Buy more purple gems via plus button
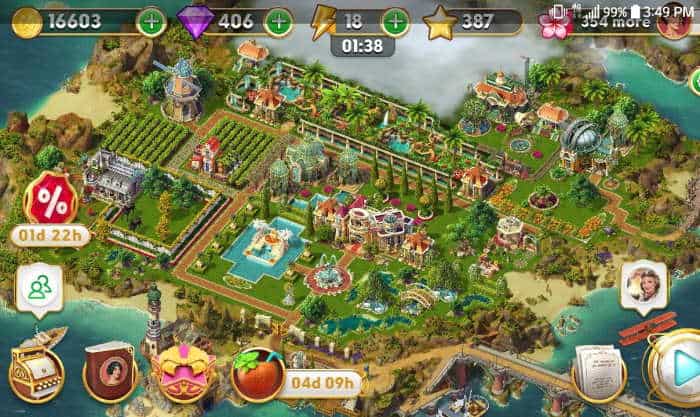Viewport: 700px width, 417px height. coord(278,21)
